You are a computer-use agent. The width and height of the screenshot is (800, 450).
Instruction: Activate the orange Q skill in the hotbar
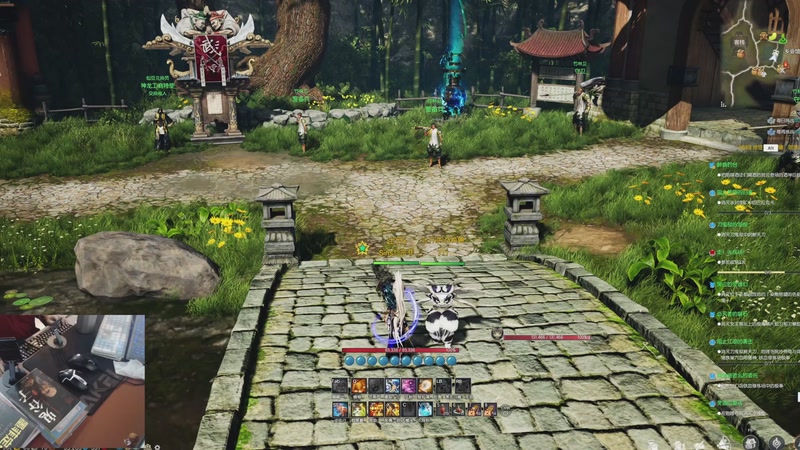[x=357, y=386]
